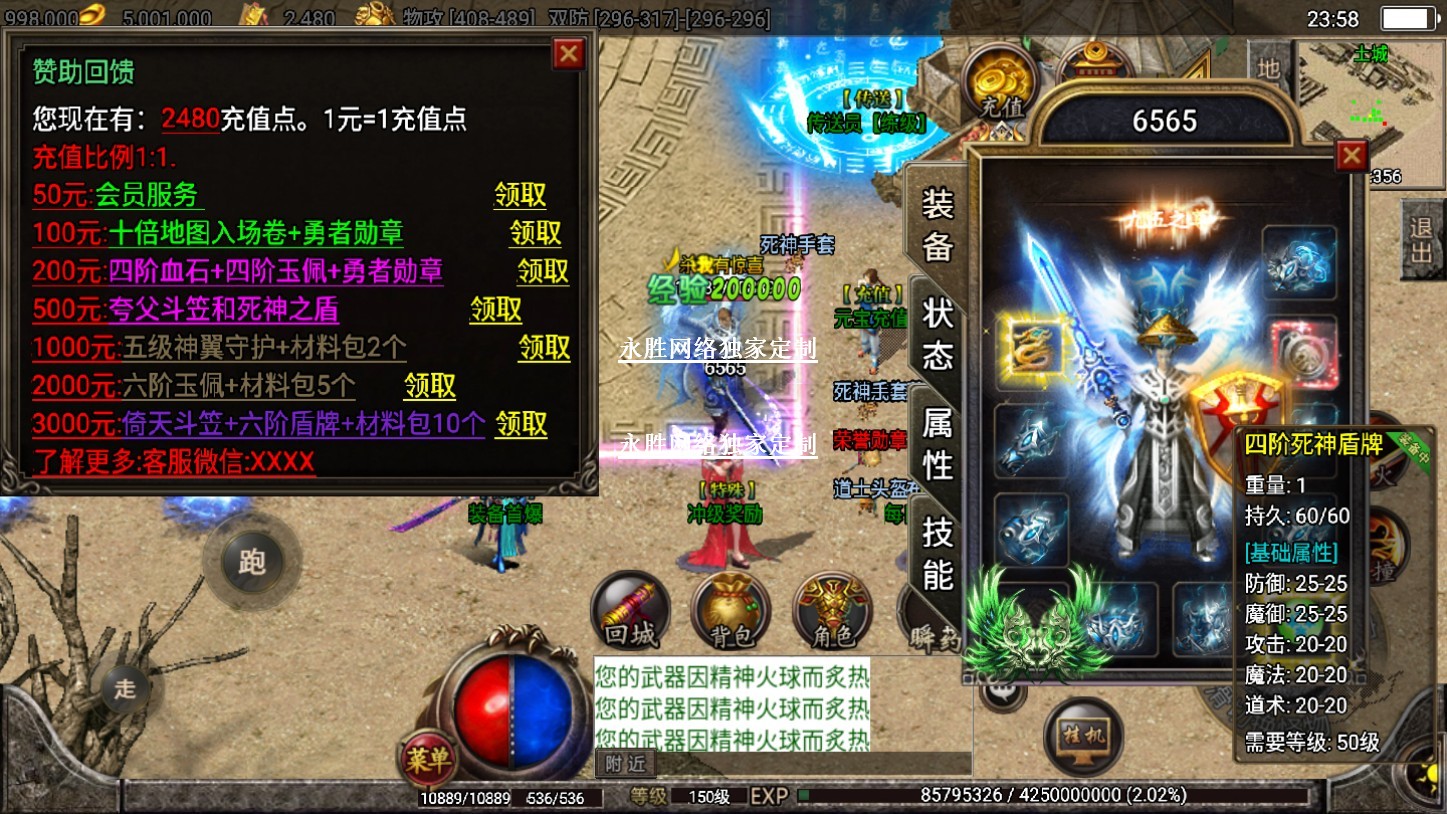Claim the 2000元 六阶玉佩 reward
Screen dimensions: 1447x814
(430, 385)
